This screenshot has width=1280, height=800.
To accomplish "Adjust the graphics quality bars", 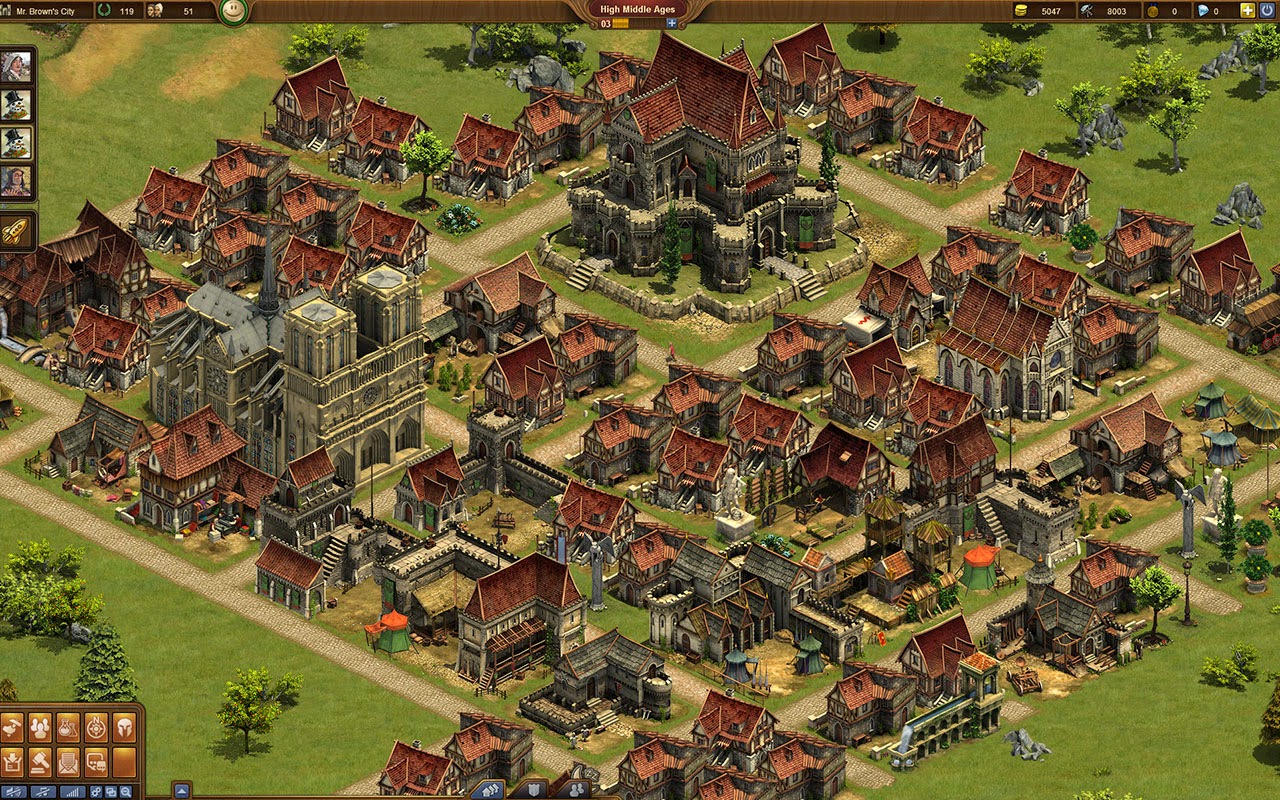I will 70,790.
